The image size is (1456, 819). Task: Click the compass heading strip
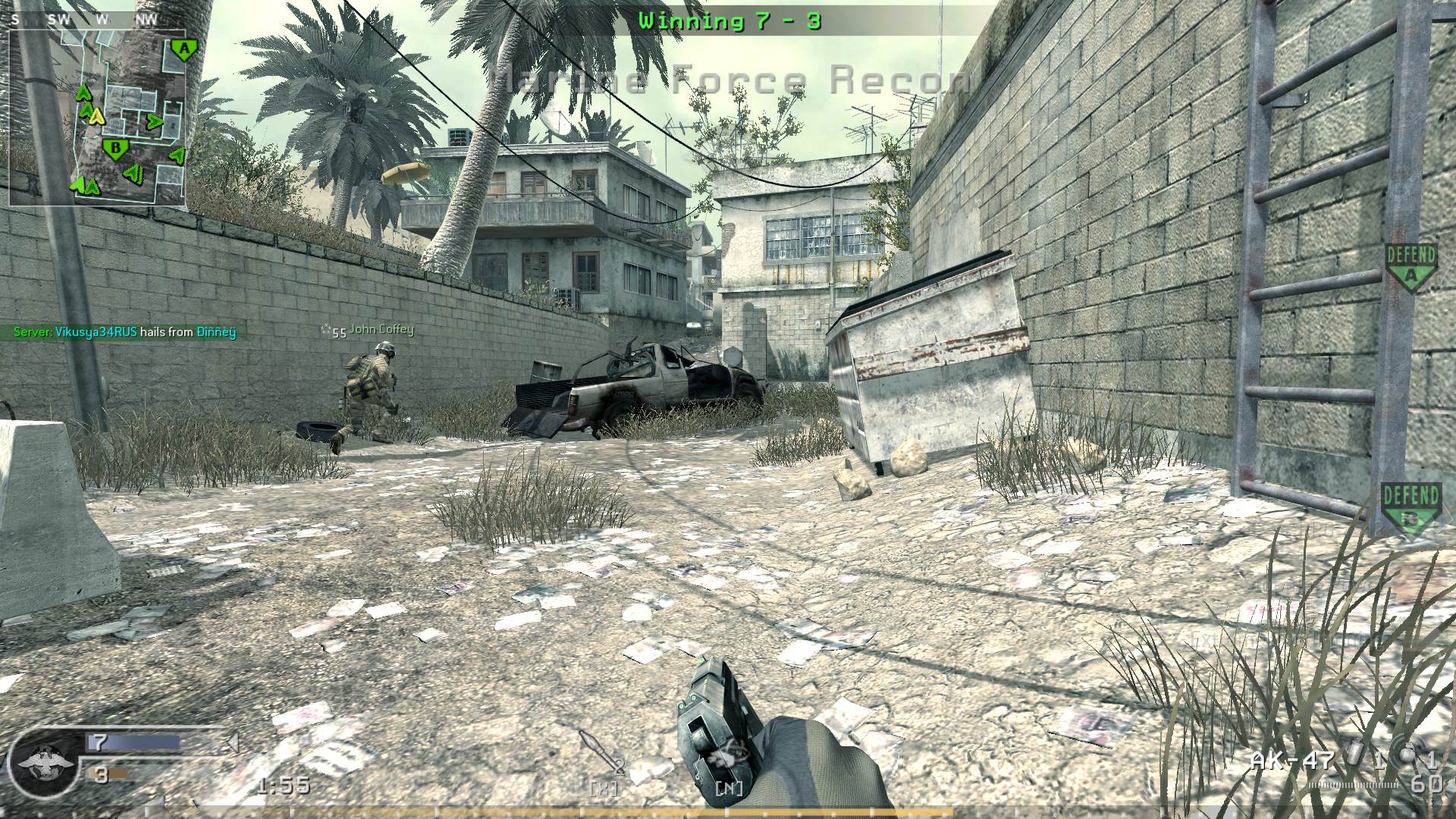click(x=85, y=20)
